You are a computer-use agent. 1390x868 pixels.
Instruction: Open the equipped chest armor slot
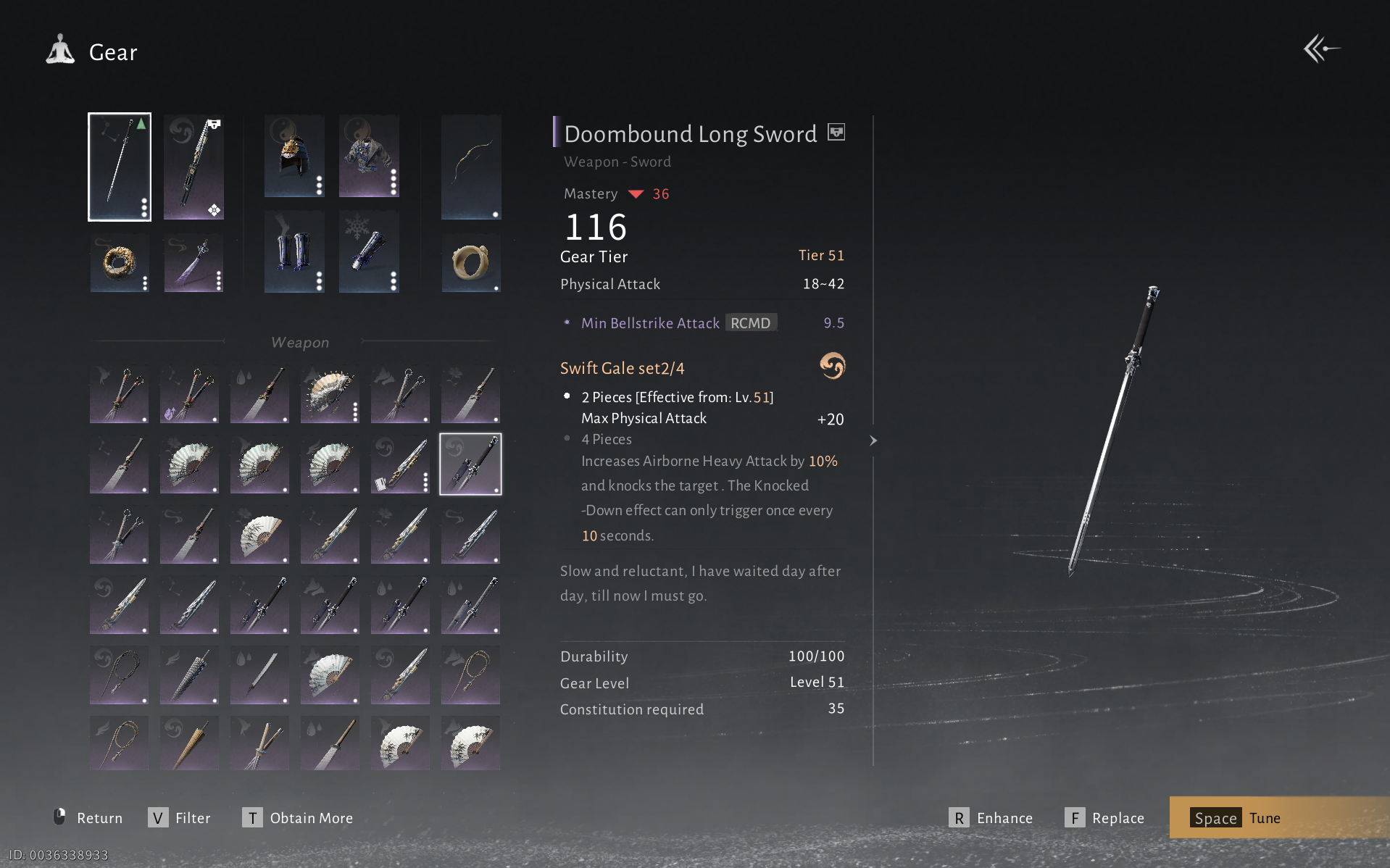coord(369,157)
